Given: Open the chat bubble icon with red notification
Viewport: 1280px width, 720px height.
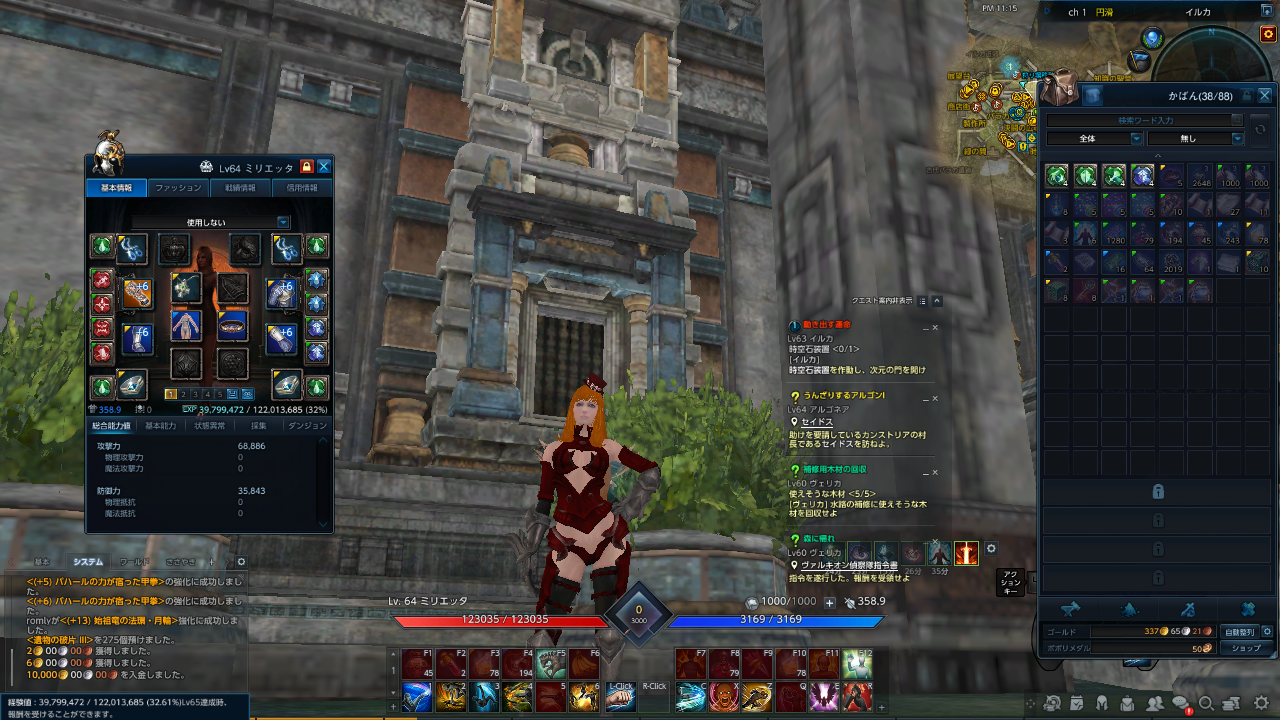Looking at the screenshot, I should 1181,702.
